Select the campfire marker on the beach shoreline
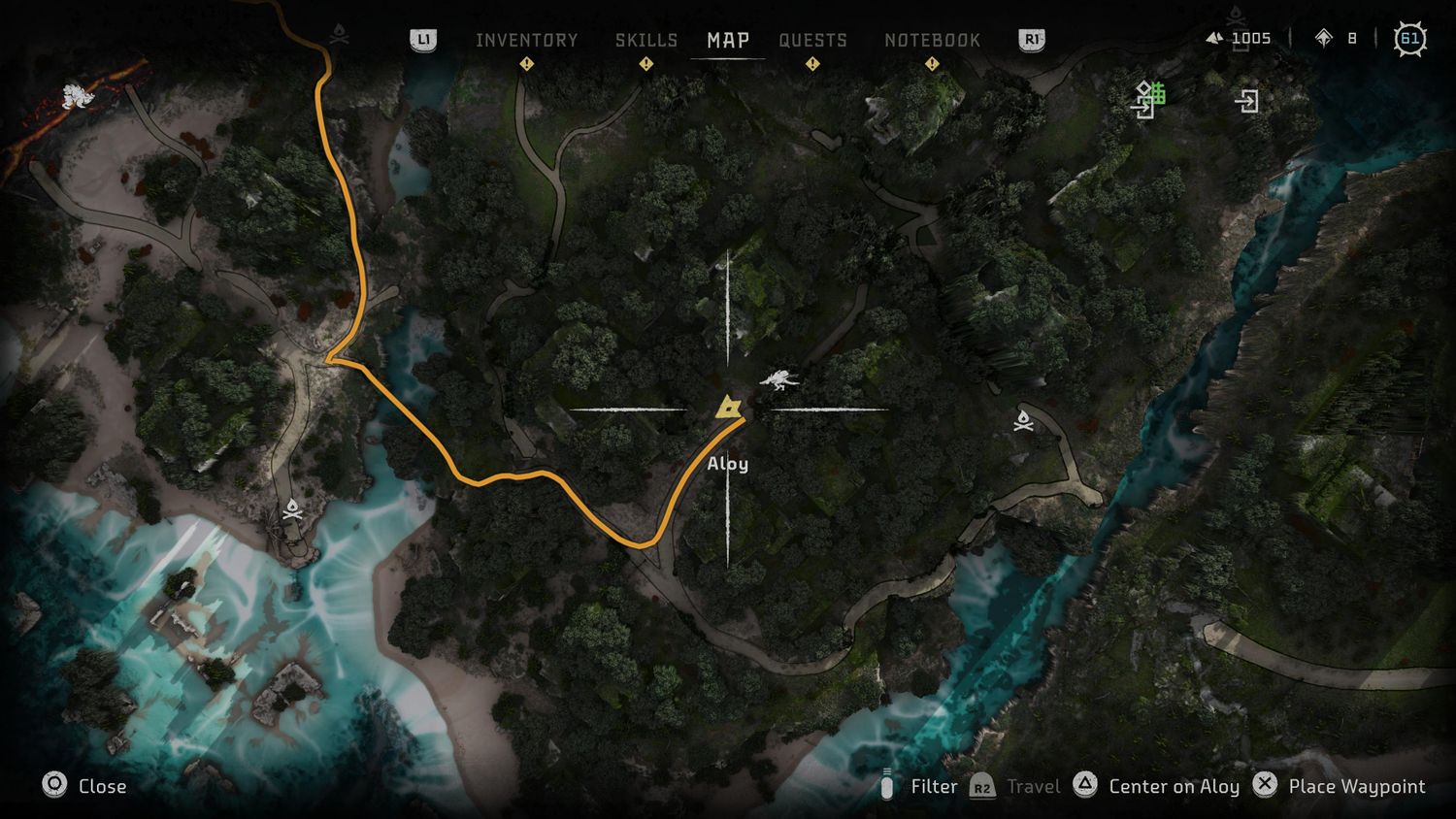This screenshot has height=819, width=1456. tap(292, 509)
